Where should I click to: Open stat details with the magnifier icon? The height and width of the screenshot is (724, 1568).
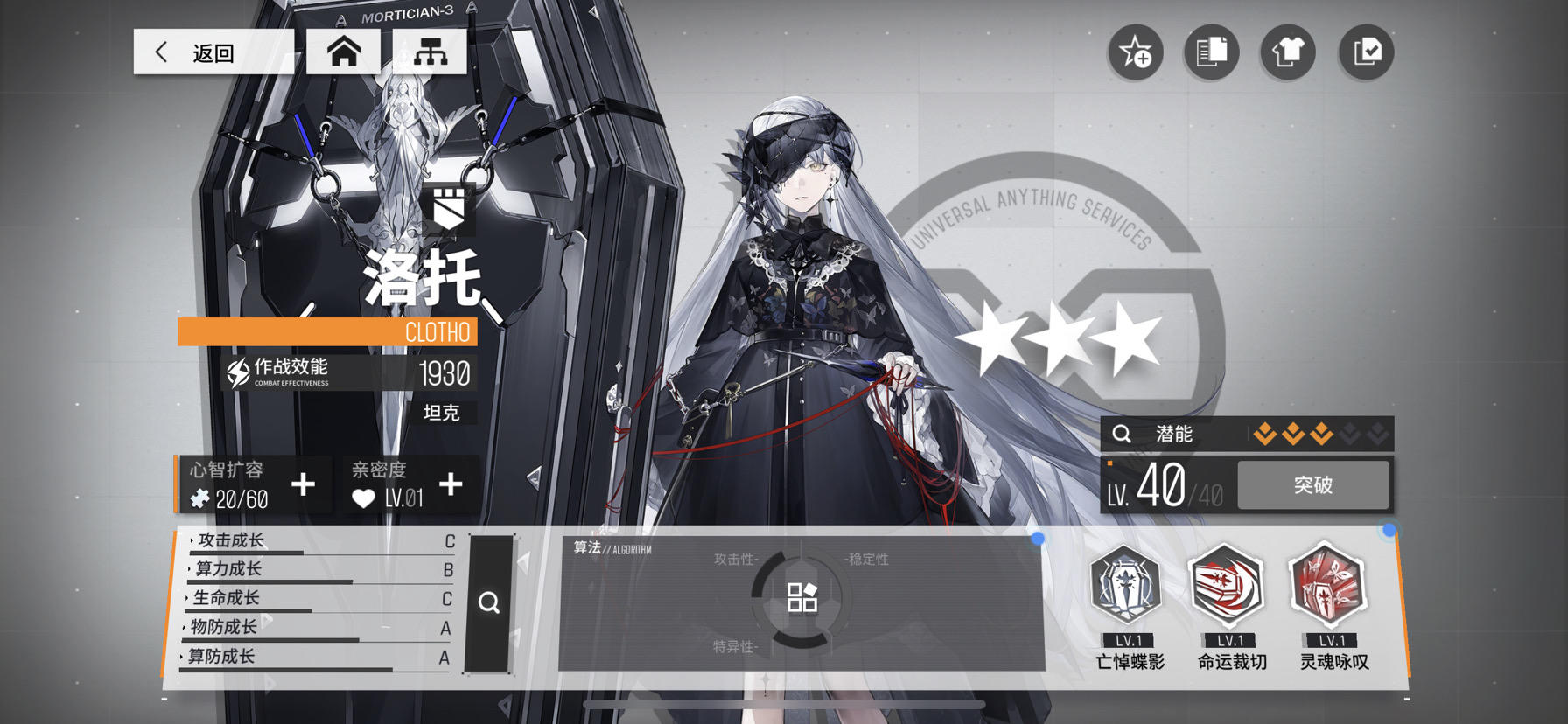click(x=489, y=602)
